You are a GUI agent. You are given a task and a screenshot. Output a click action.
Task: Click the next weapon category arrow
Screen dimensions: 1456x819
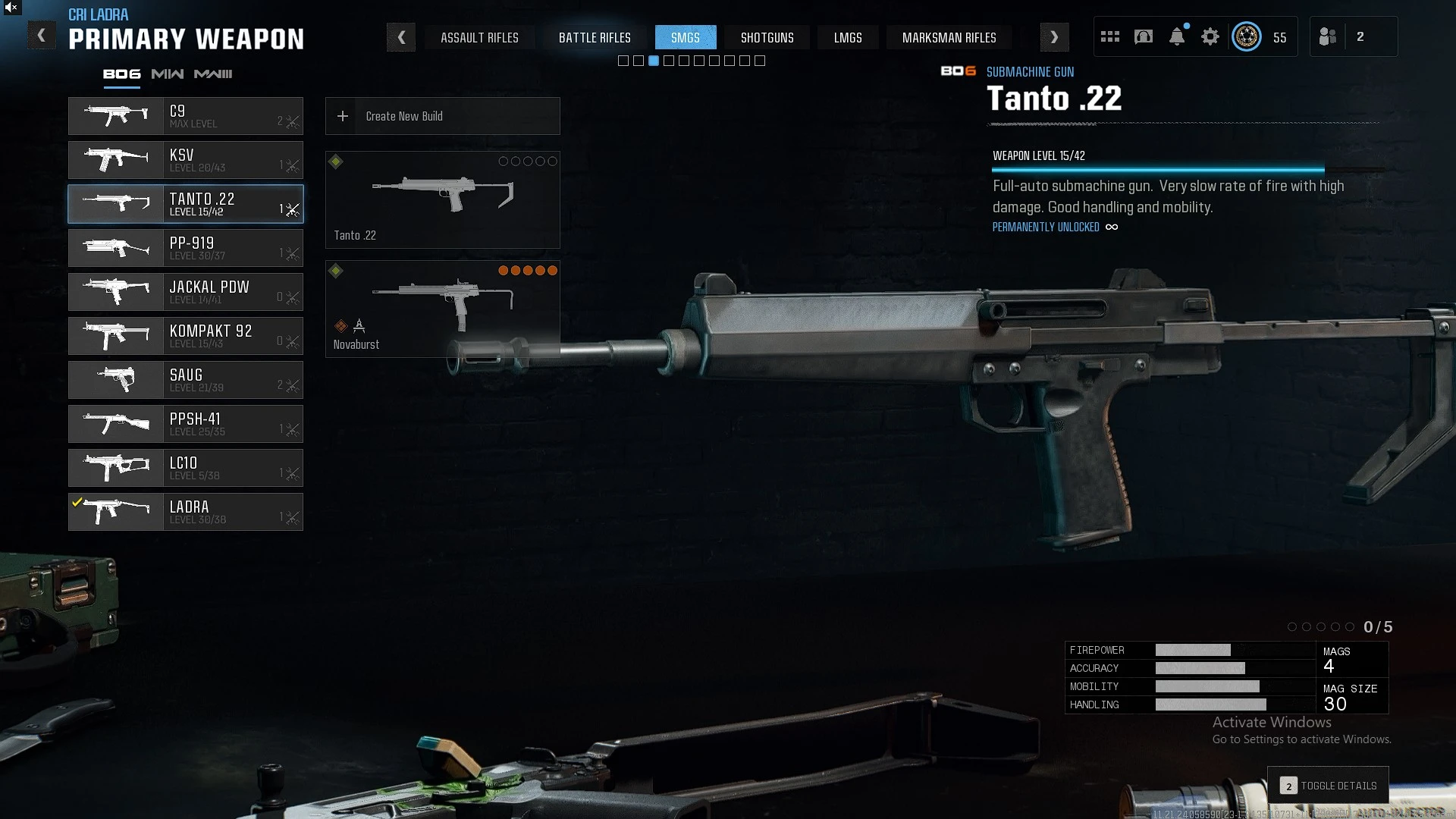(1054, 37)
